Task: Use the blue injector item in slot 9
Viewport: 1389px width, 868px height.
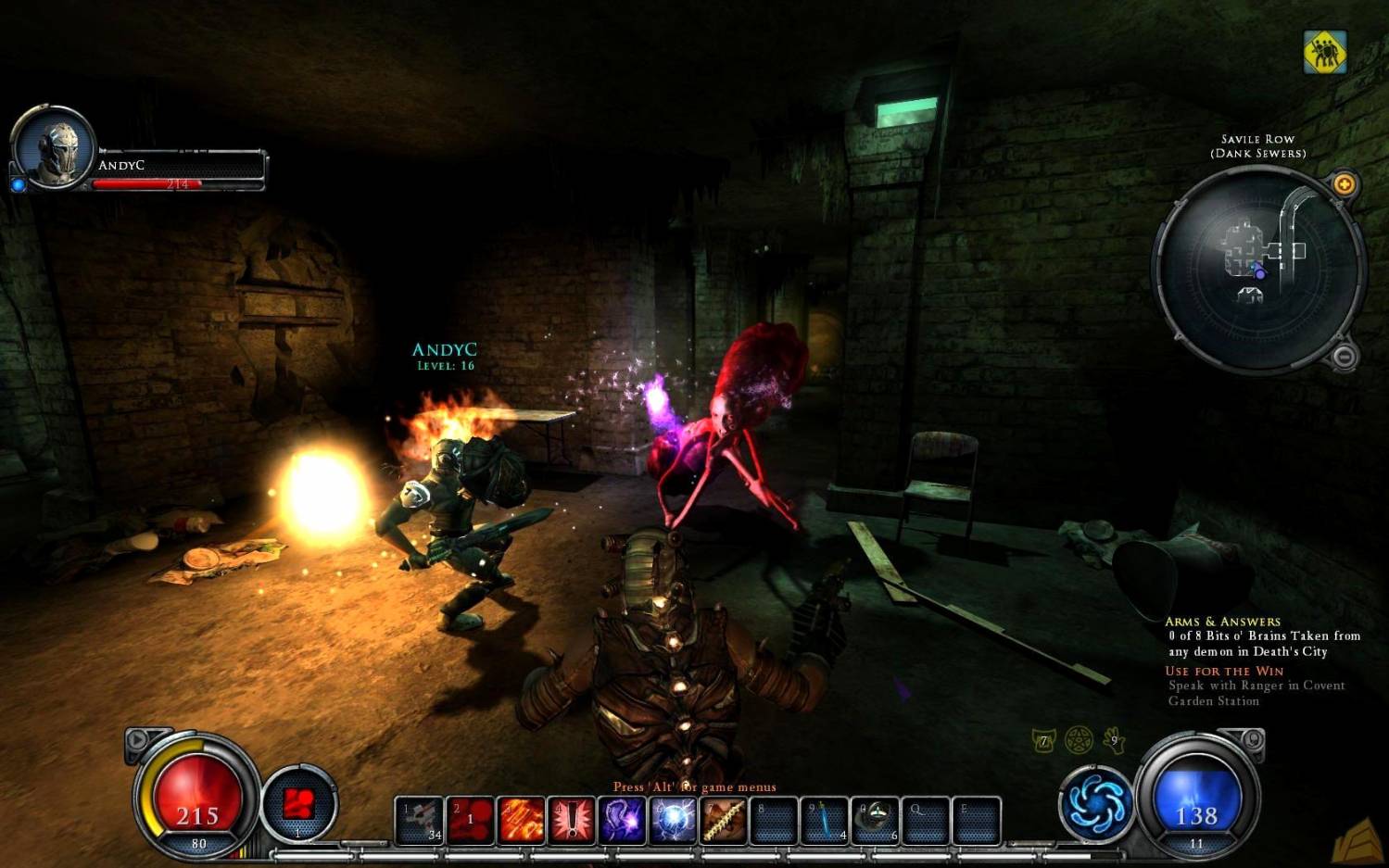Action: point(825,820)
